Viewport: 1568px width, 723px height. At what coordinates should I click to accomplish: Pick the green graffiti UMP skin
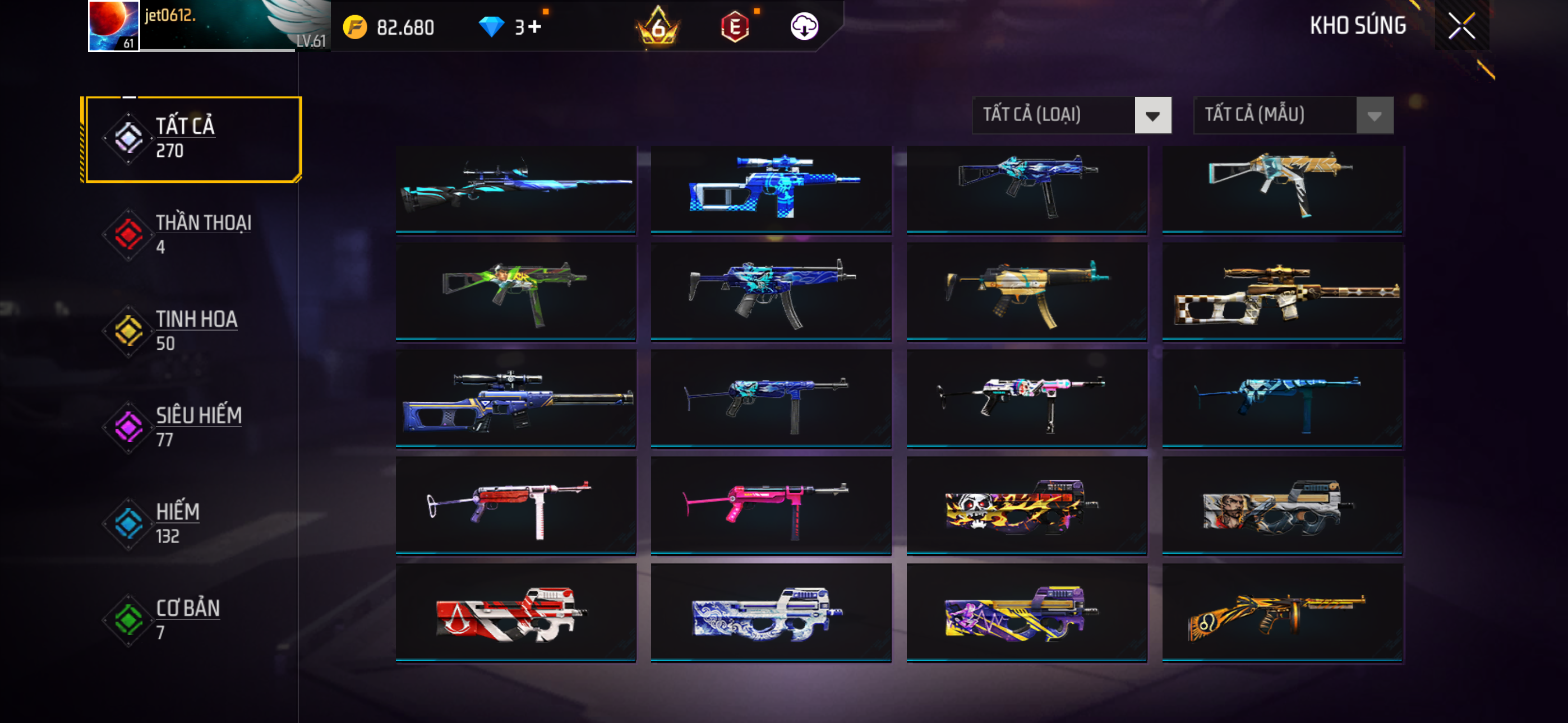[515, 292]
